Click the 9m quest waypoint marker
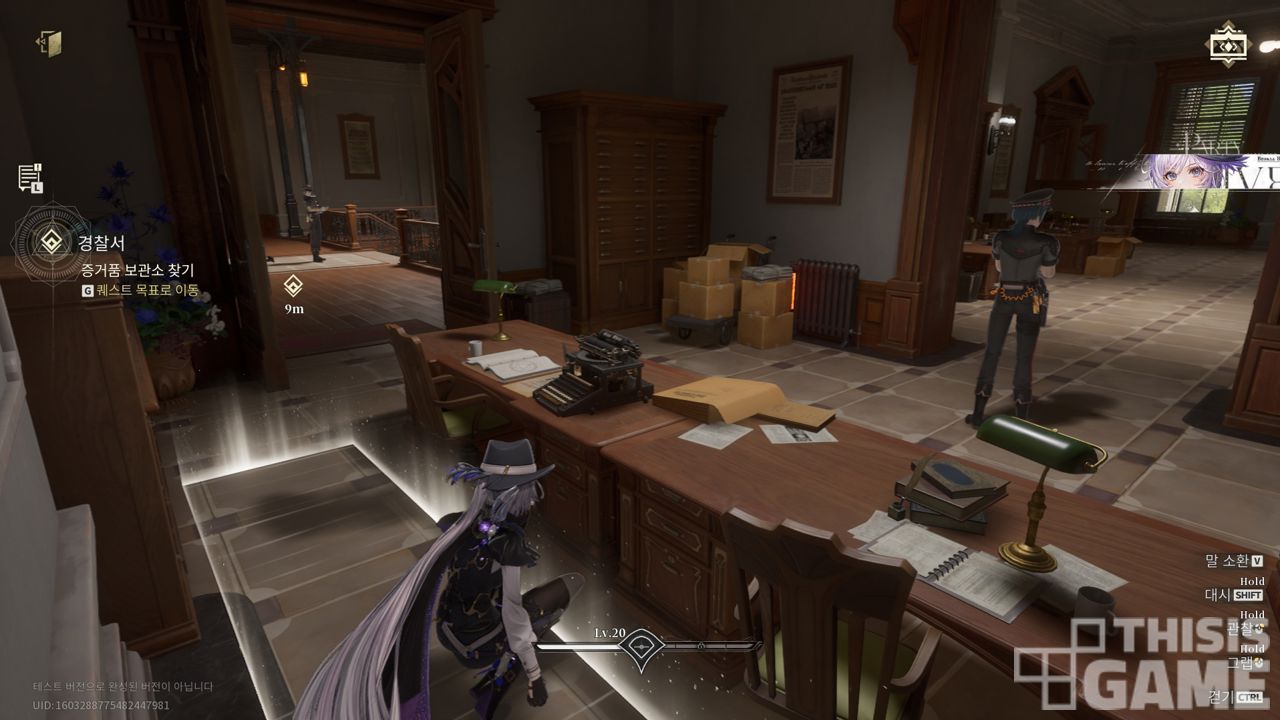 pyautogui.click(x=293, y=286)
